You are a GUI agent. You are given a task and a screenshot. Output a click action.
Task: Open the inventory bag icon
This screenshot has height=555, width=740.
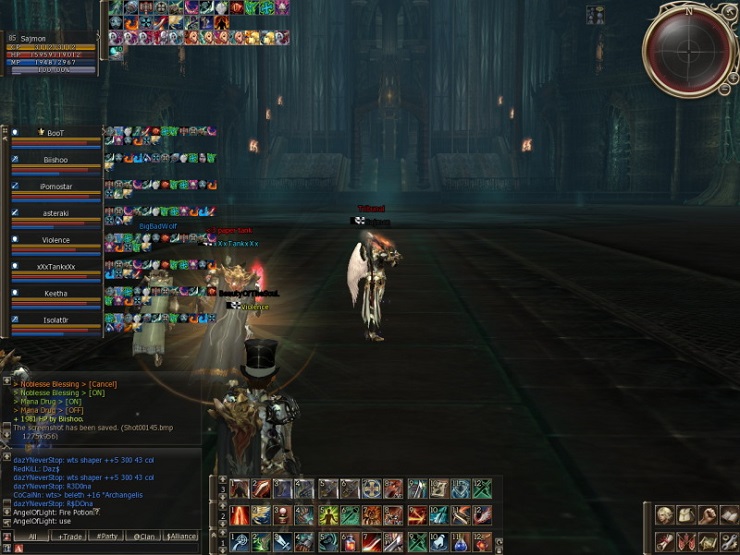point(686,515)
